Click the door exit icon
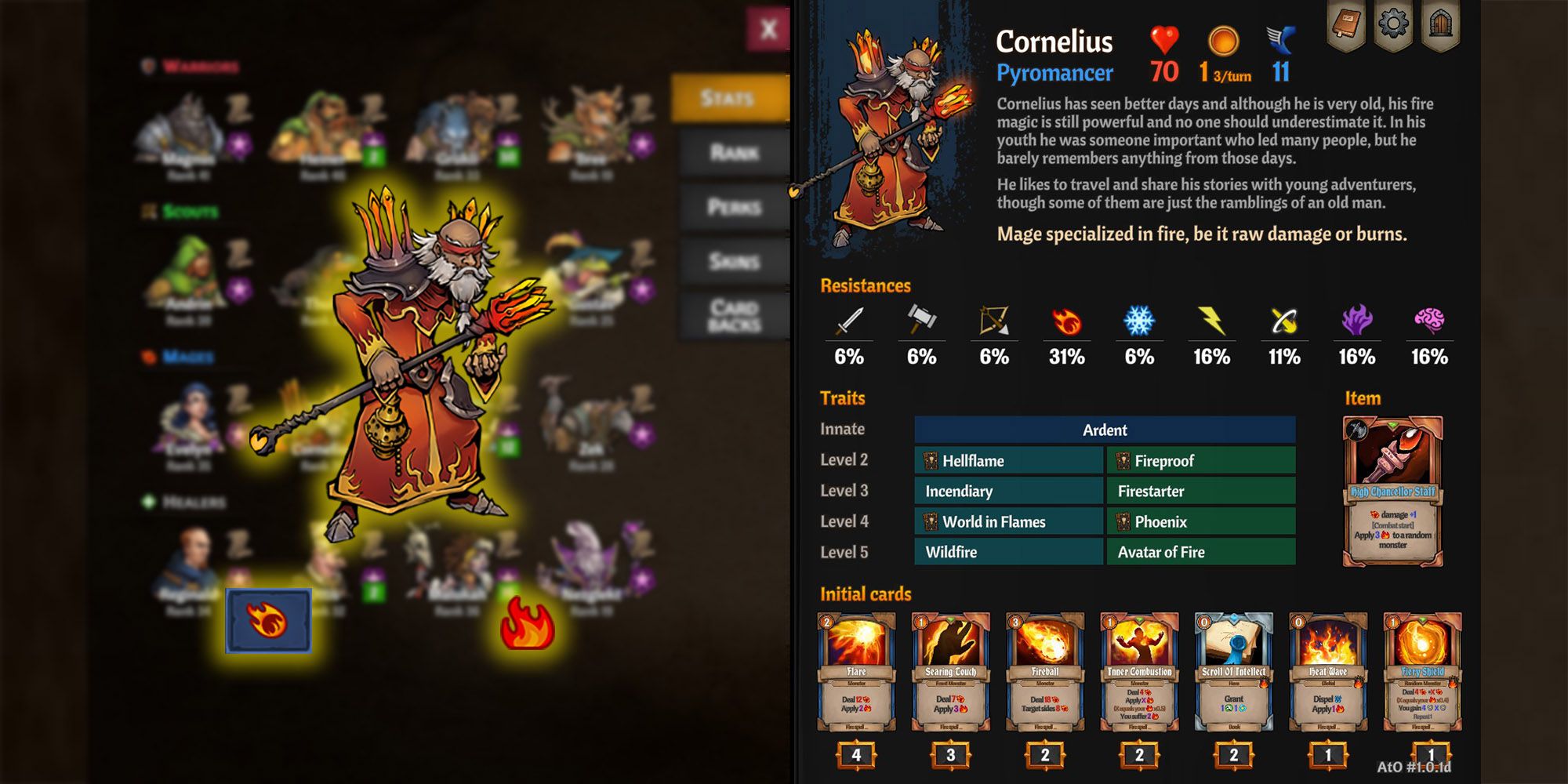 point(1441,25)
